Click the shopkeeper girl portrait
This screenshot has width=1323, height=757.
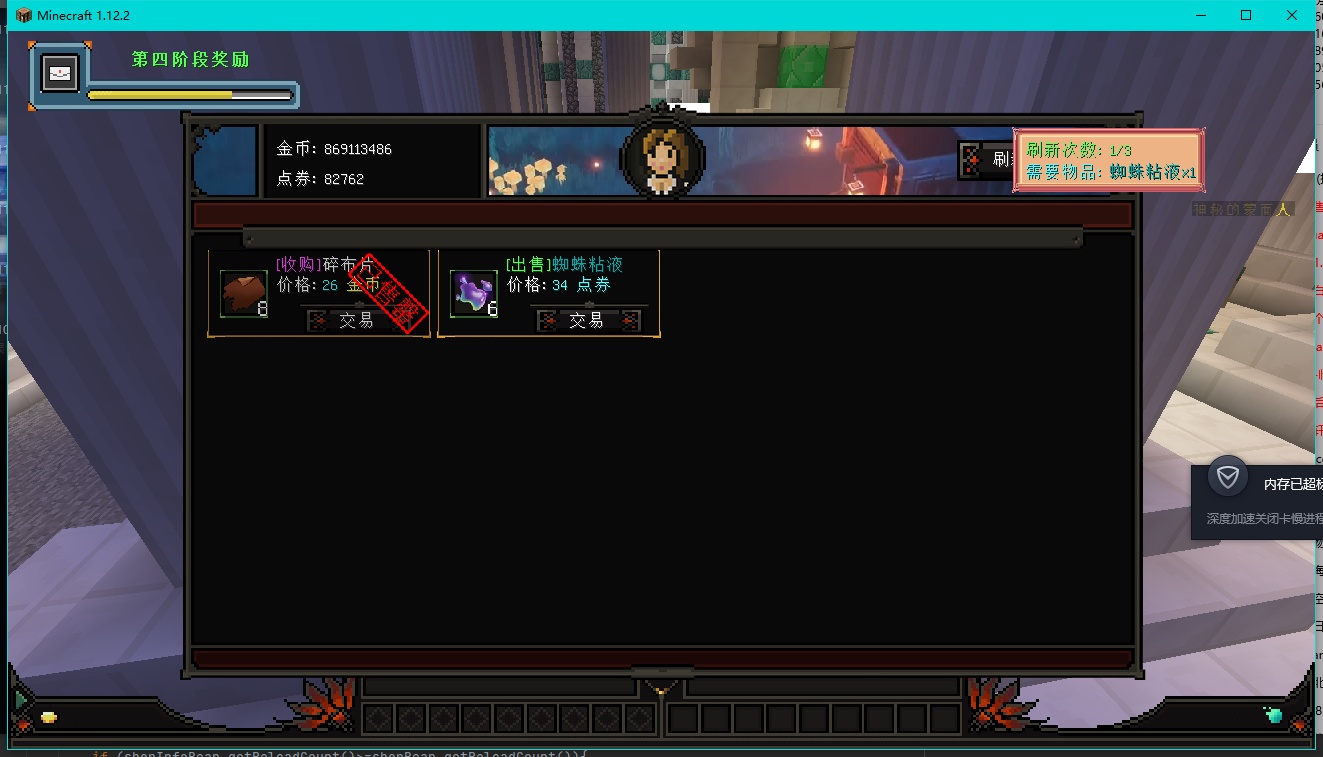tap(662, 158)
